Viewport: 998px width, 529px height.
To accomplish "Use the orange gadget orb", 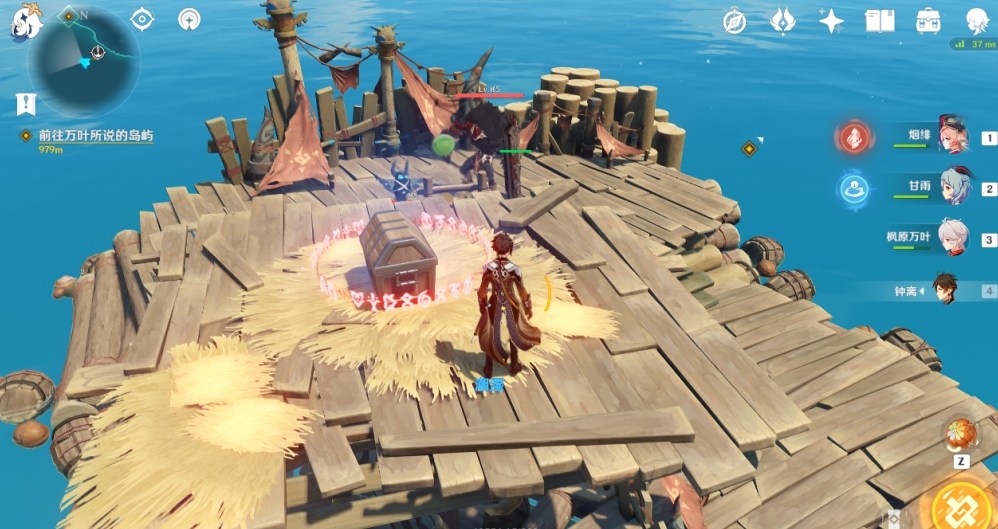I will click(x=960, y=435).
